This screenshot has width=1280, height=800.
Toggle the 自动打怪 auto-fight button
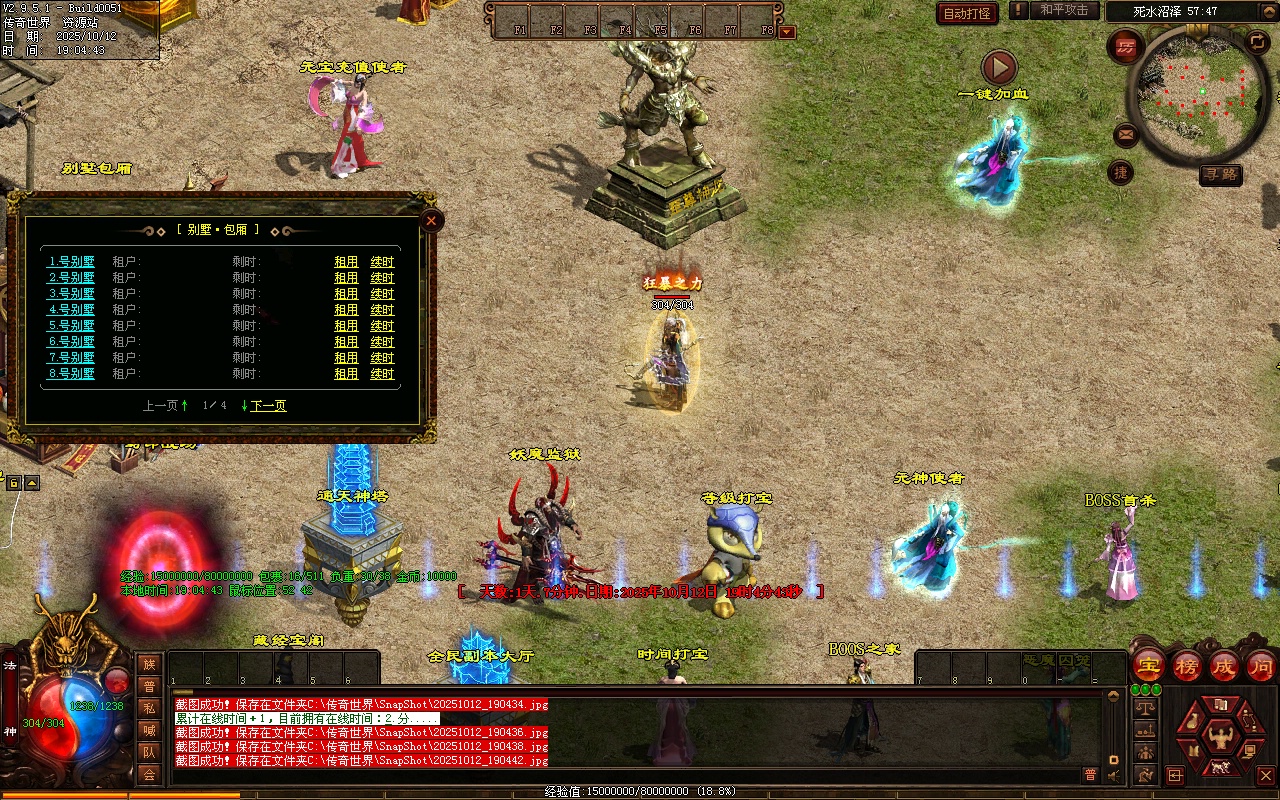click(967, 13)
